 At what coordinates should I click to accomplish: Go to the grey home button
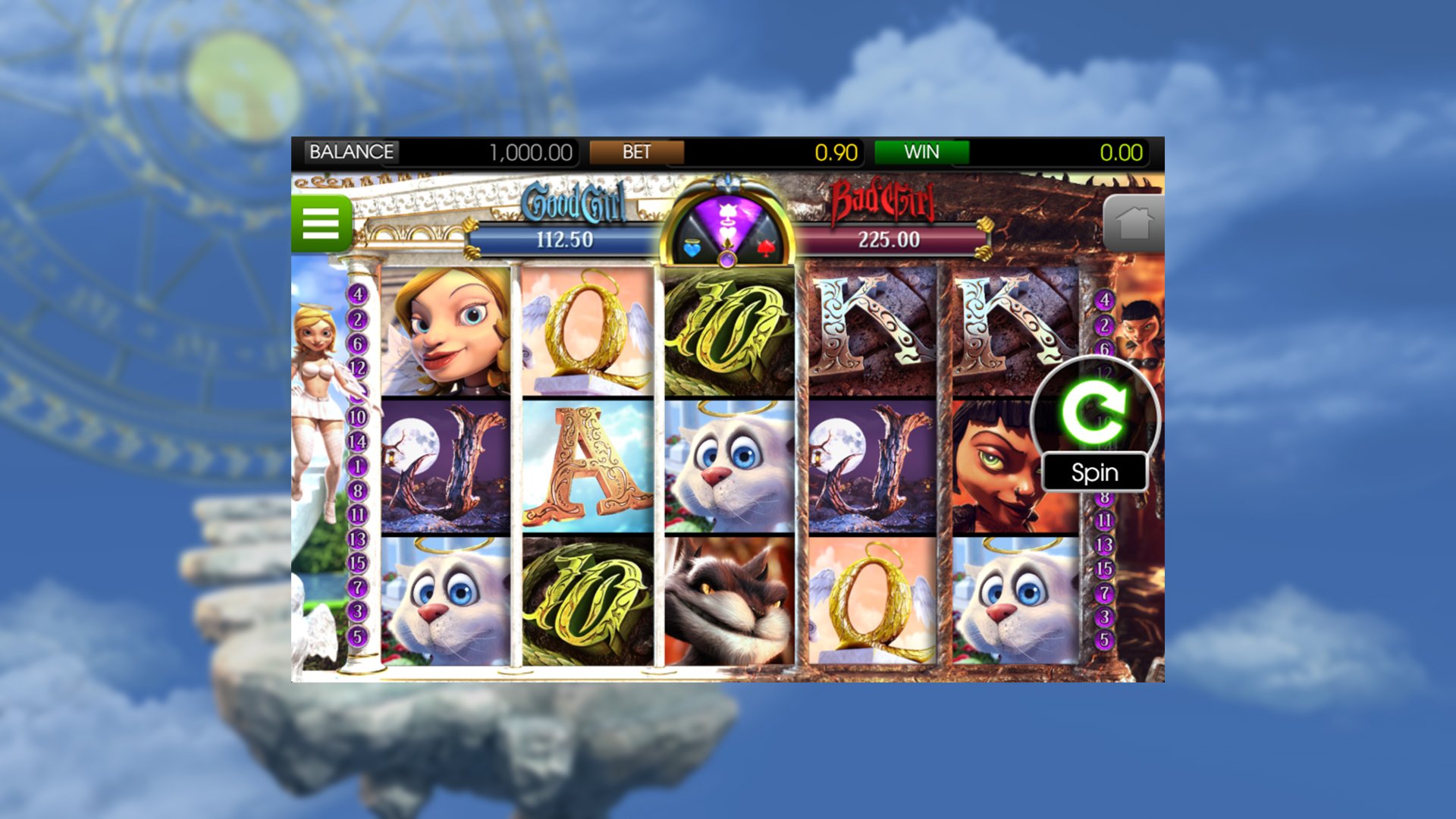click(x=1132, y=224)
